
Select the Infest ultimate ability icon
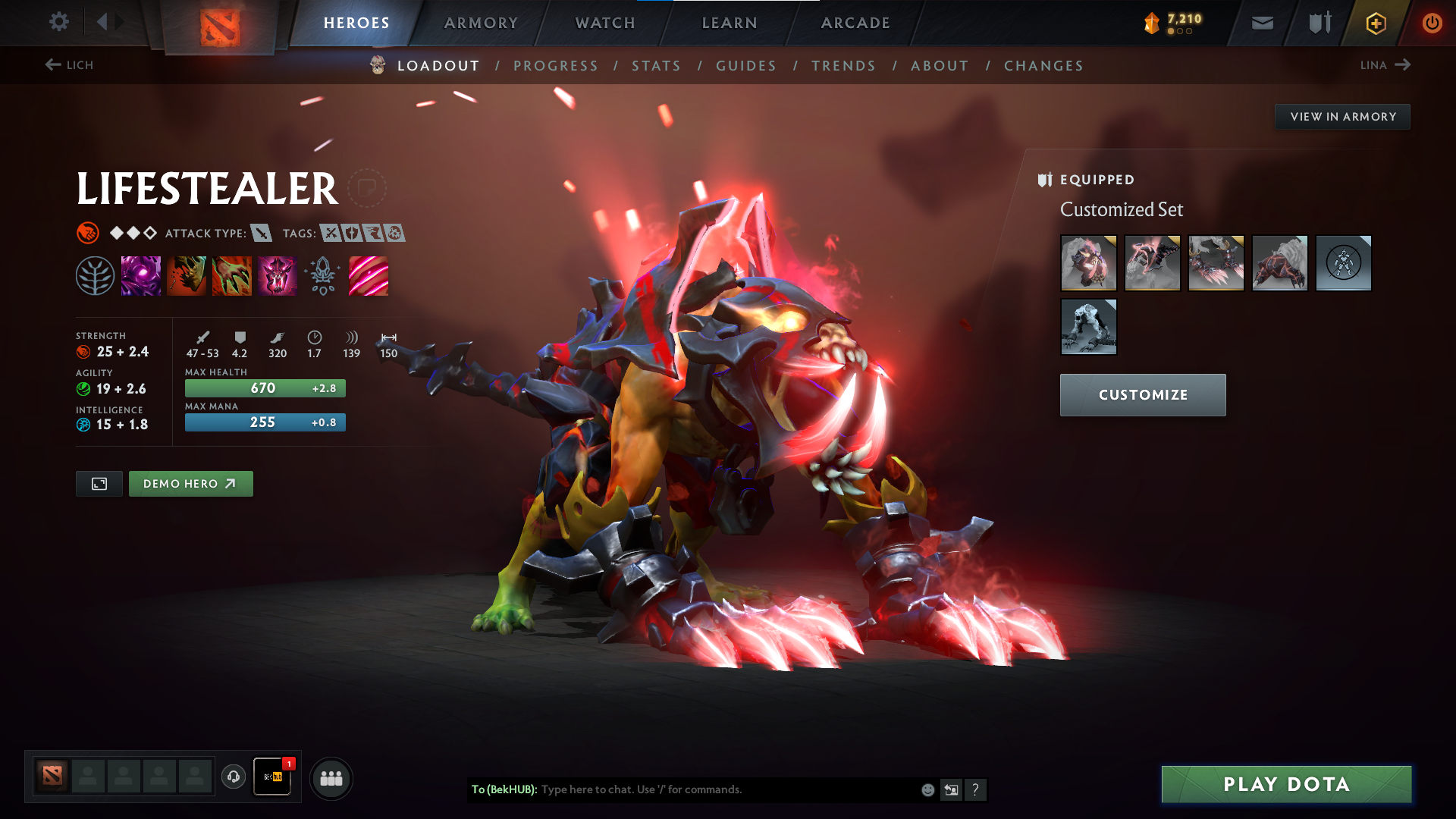[278, 275]
